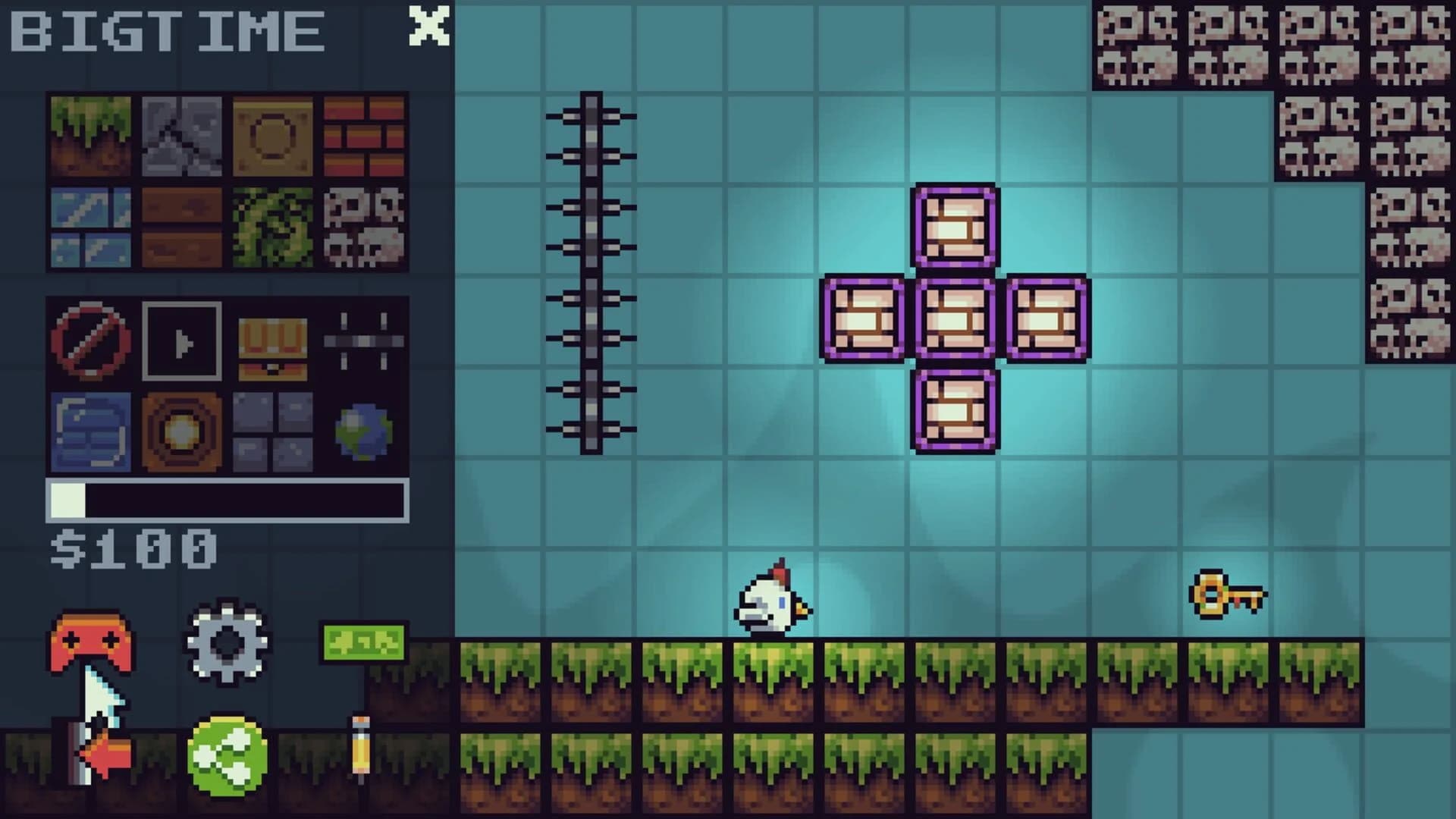Choose the brick wall tile

coord(364,136)
